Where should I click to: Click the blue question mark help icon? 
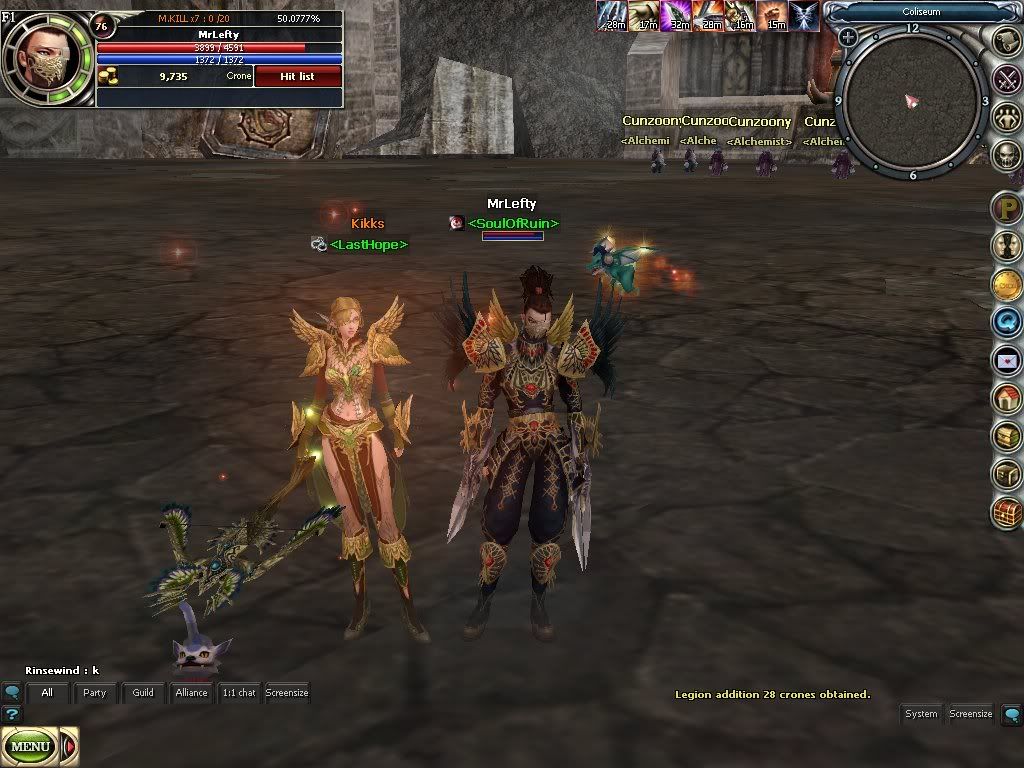(12, 714)
